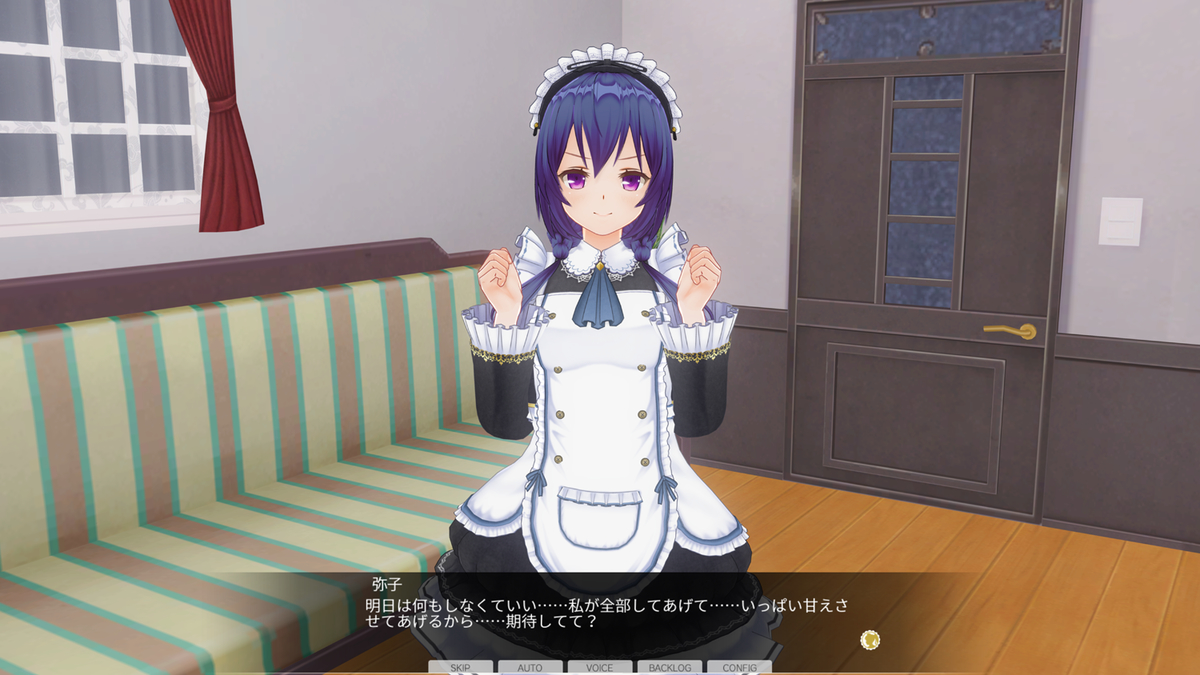1200x675 pixels.
Task: Advance dialogue via the gold continue icon
Action: tap(870, 639)
